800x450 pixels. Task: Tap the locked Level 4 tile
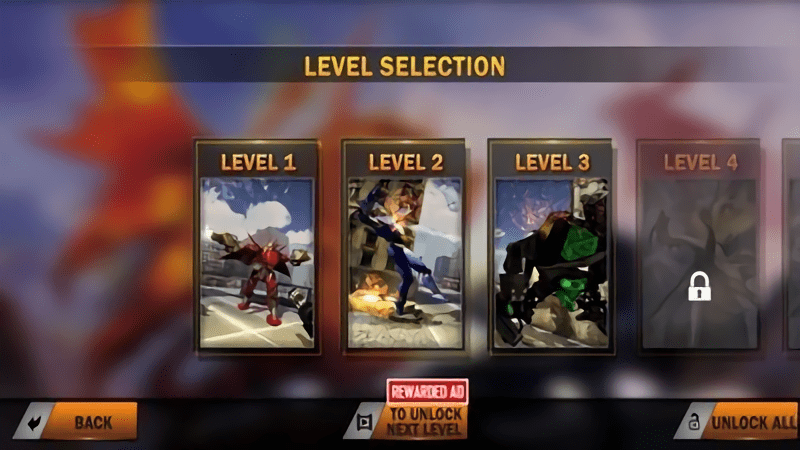tap(699, 248)
